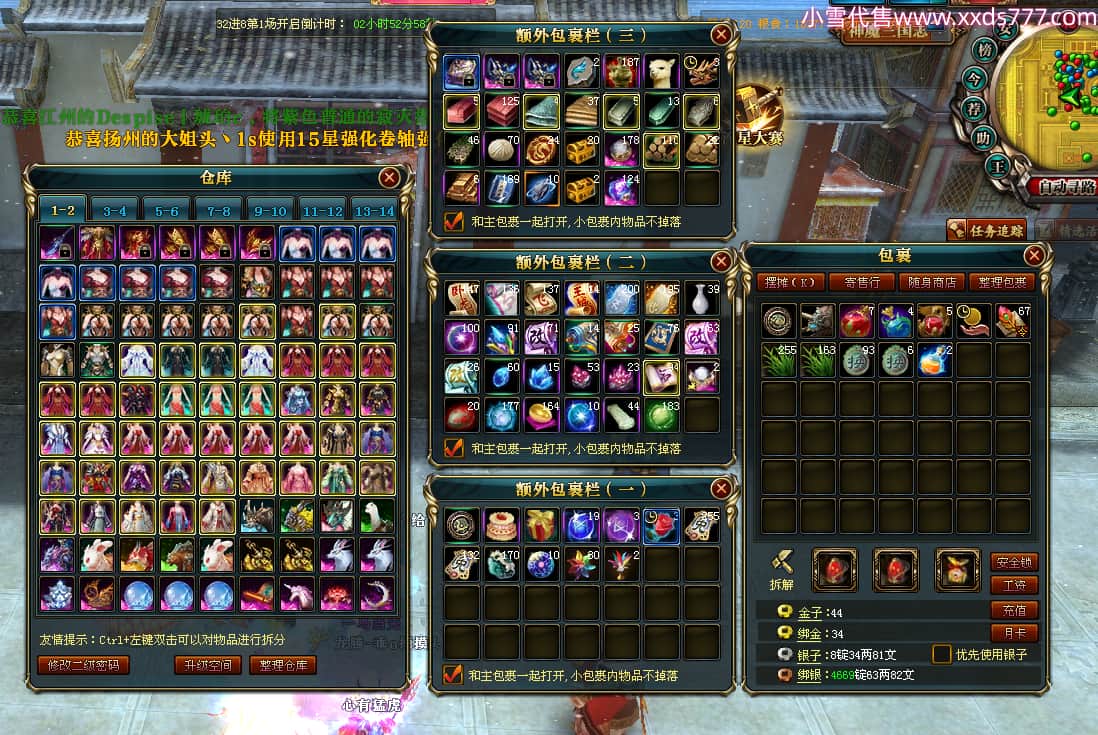Open warehouse tab 13-14
The width and height of the screenshot is (1098, 735).
tap(375, 211)
